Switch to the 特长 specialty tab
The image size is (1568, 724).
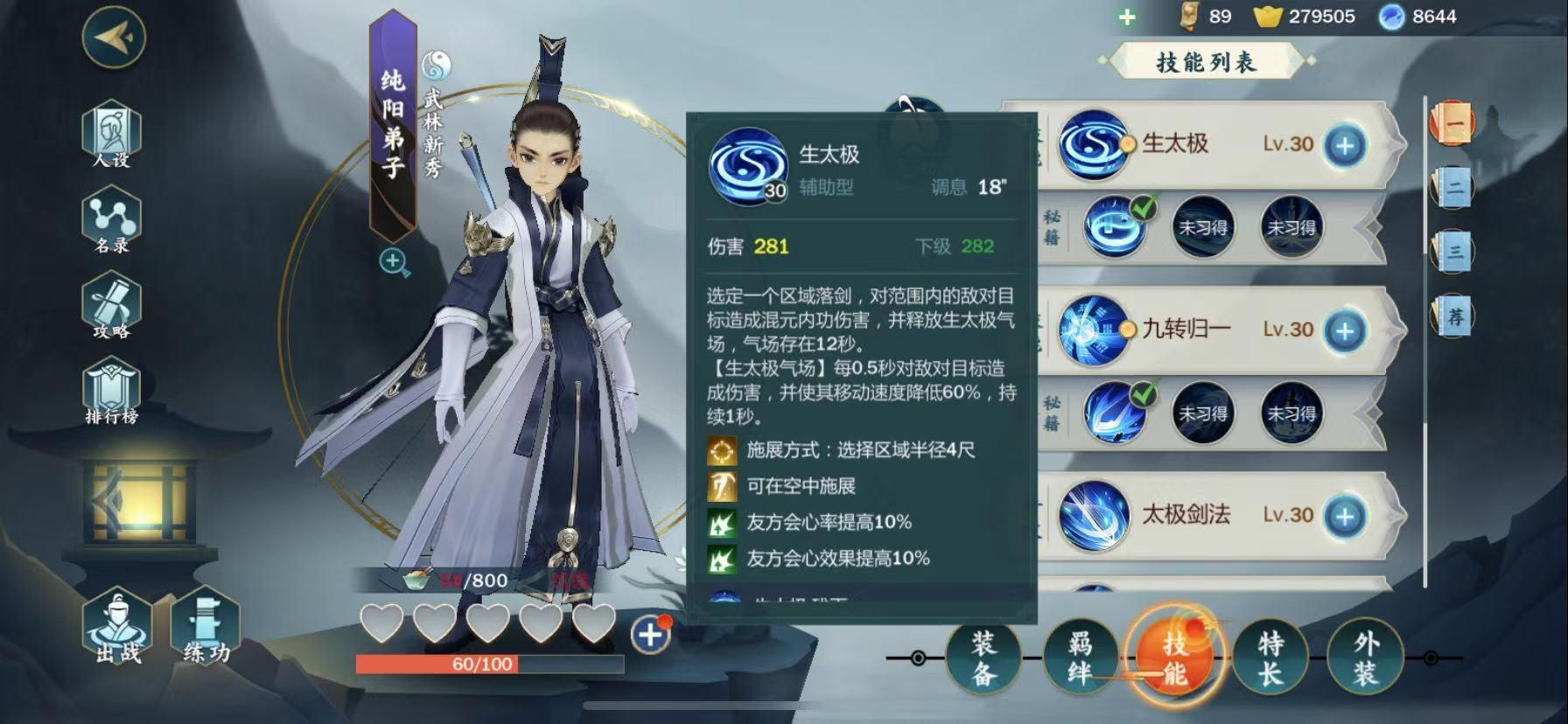pos(1270,658)
